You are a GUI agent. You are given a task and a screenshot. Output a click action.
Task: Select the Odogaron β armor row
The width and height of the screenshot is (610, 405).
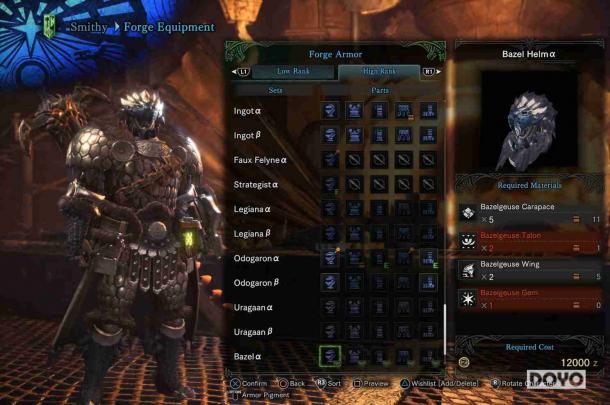[260, 282]
